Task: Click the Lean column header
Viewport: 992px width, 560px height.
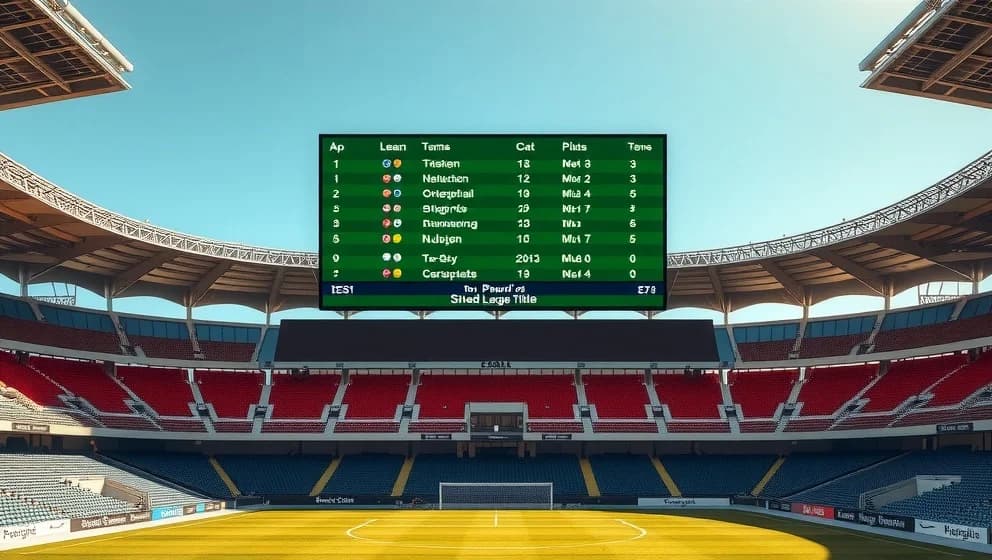Action: click(x=393, y=146)
